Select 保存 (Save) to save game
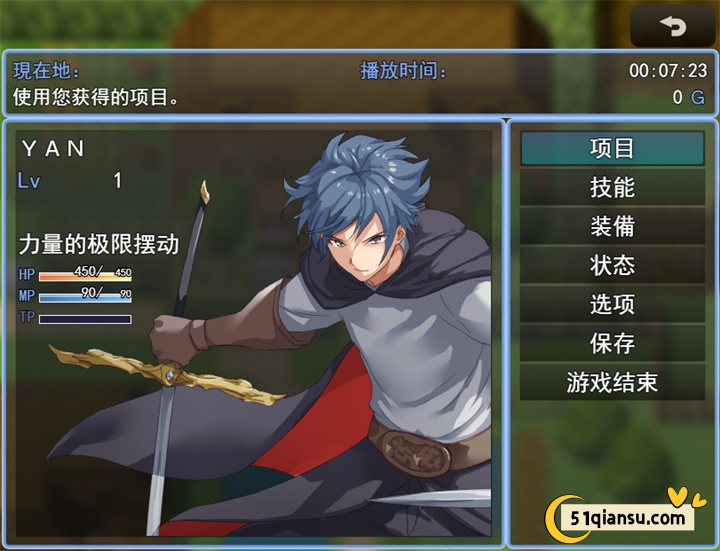The width and height of the screenshot is (720, 551). 612,343
